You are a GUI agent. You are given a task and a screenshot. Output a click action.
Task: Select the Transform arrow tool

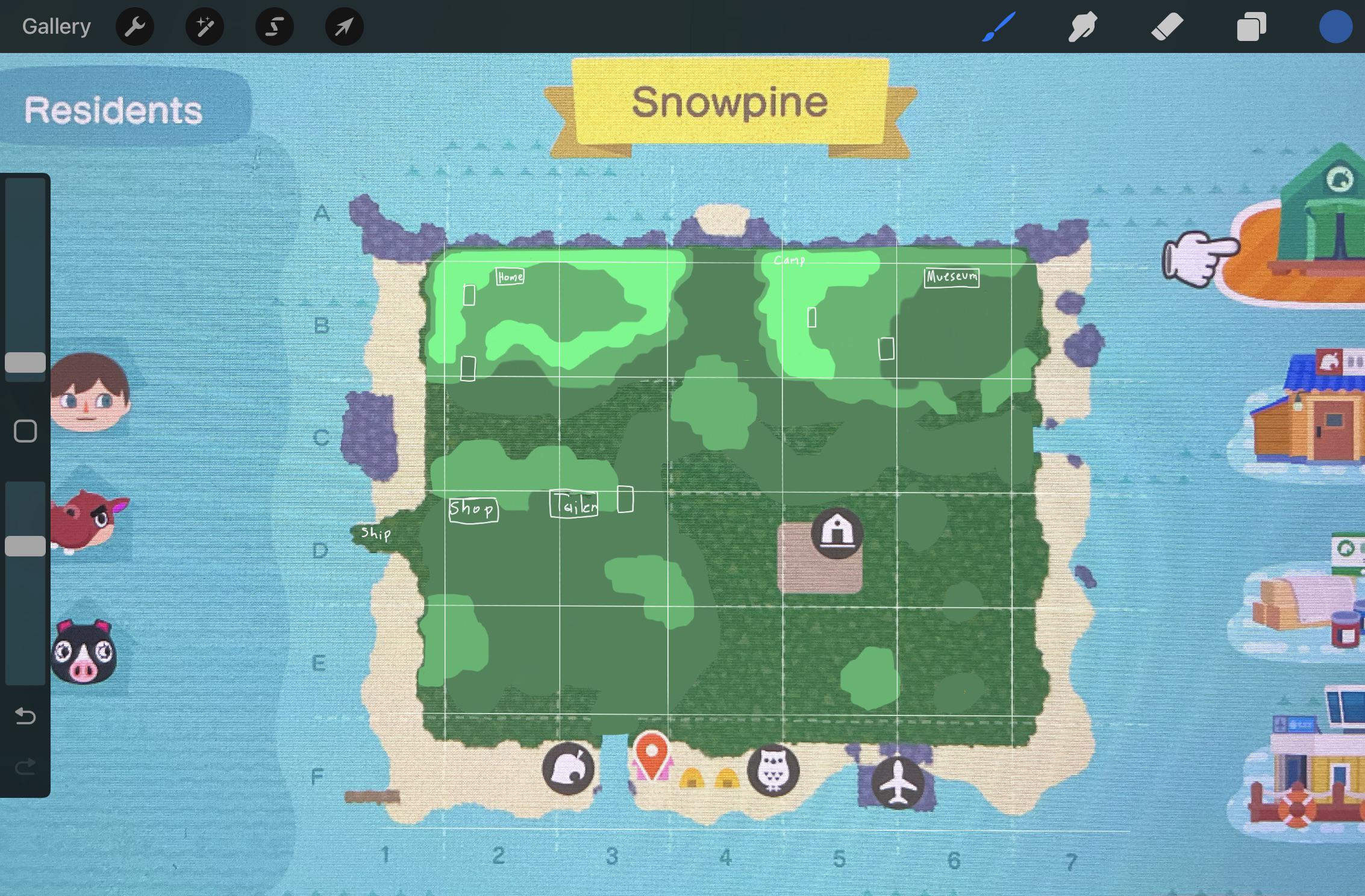(x=344, y=26)
